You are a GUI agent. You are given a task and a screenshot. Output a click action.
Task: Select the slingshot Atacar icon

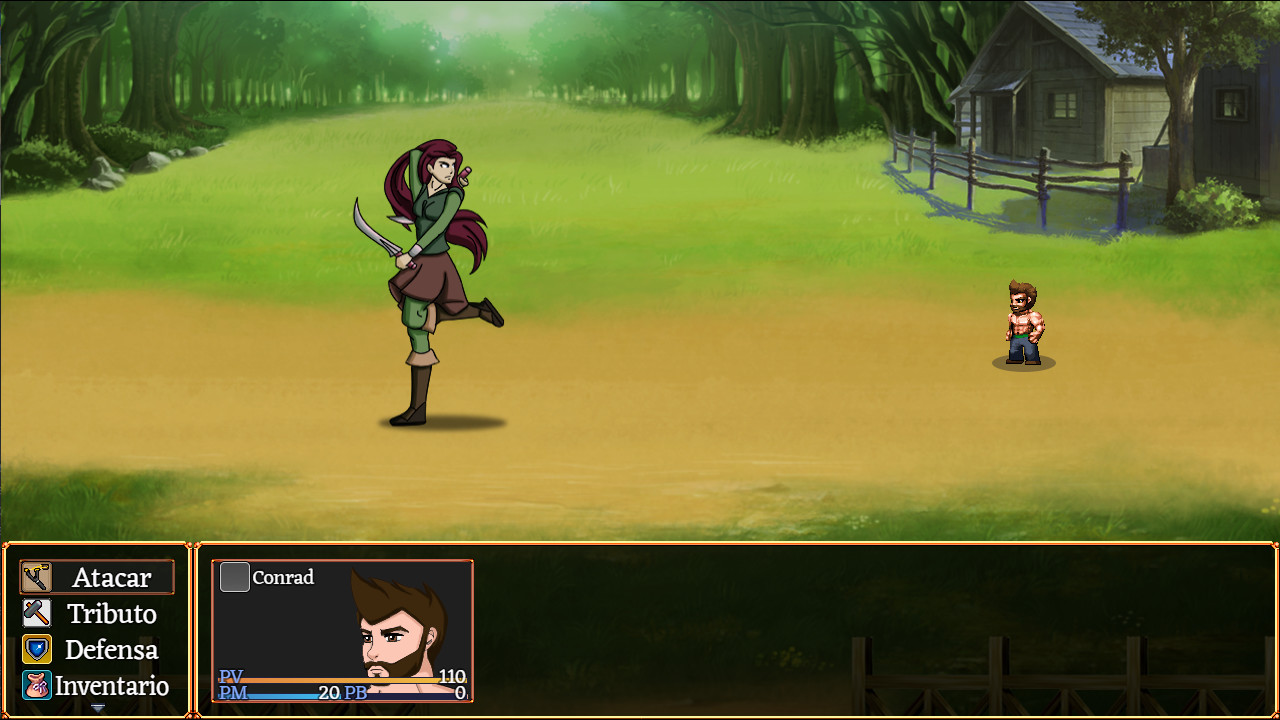pyautogui.click(x=36, y=577)
